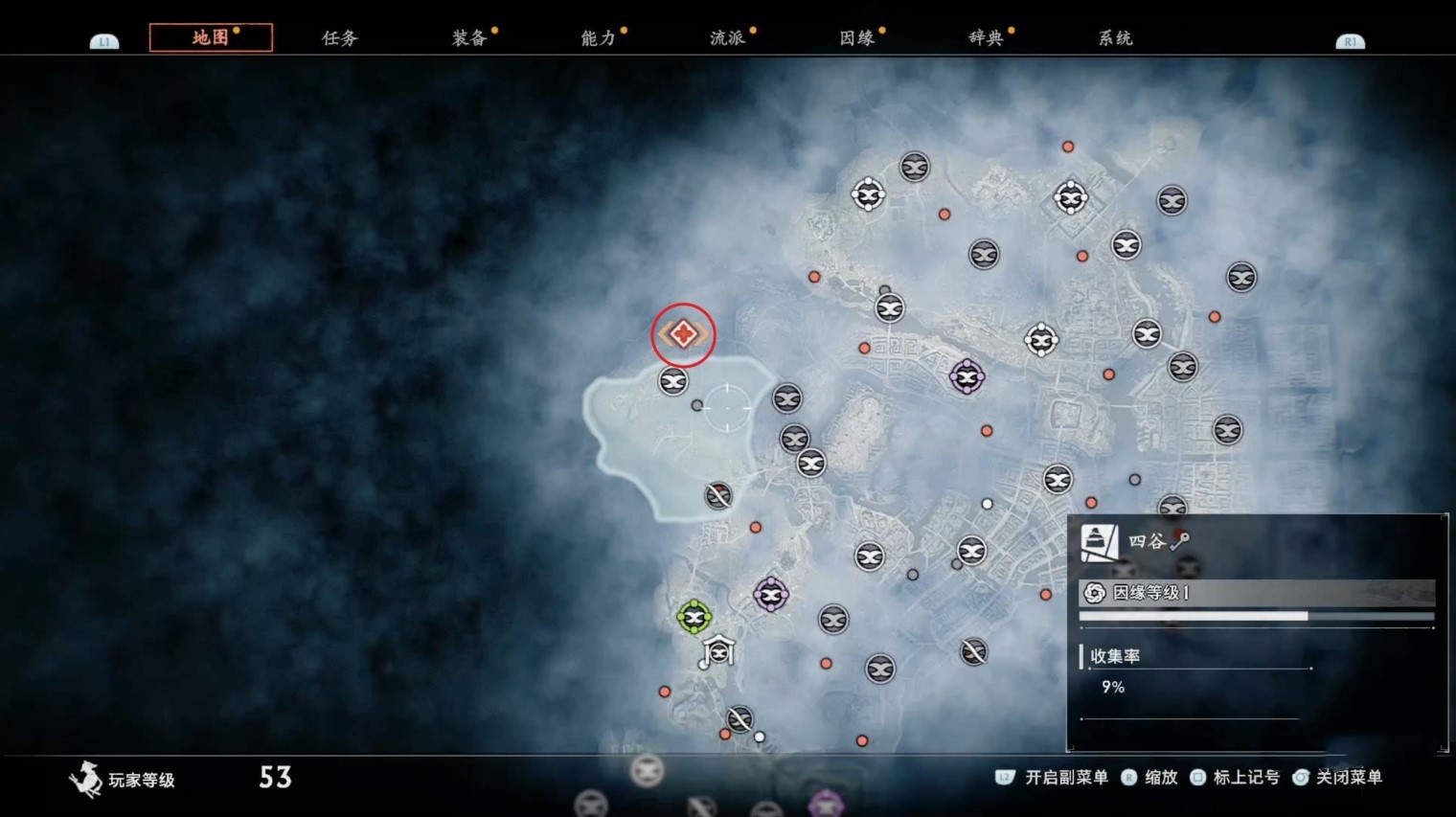This screenshot has height=817, width=1456.
Task: Select the red diamond marker circled in red
Action: 683,334
